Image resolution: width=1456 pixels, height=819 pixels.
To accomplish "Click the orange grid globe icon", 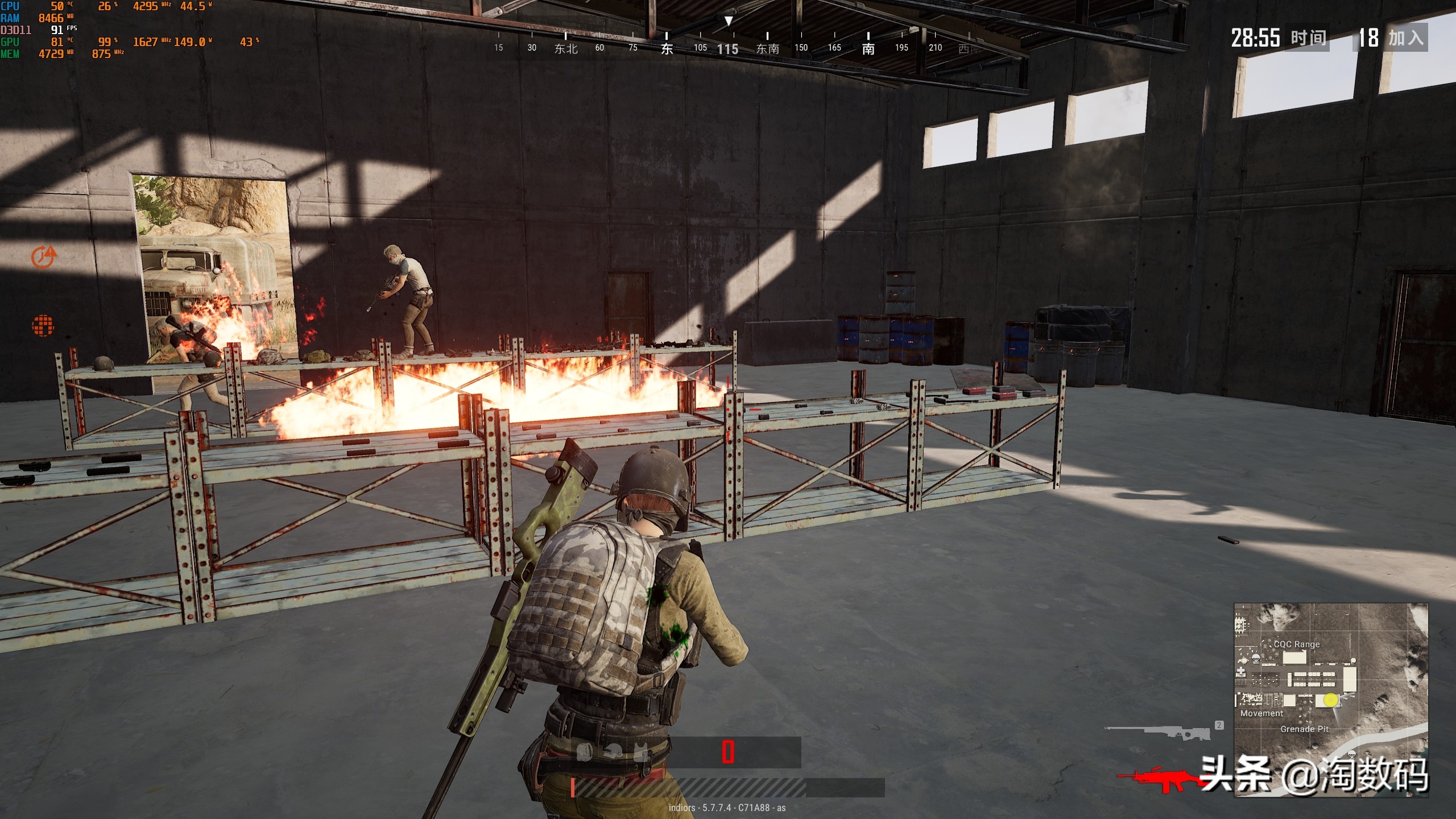I will coord(43,325).
